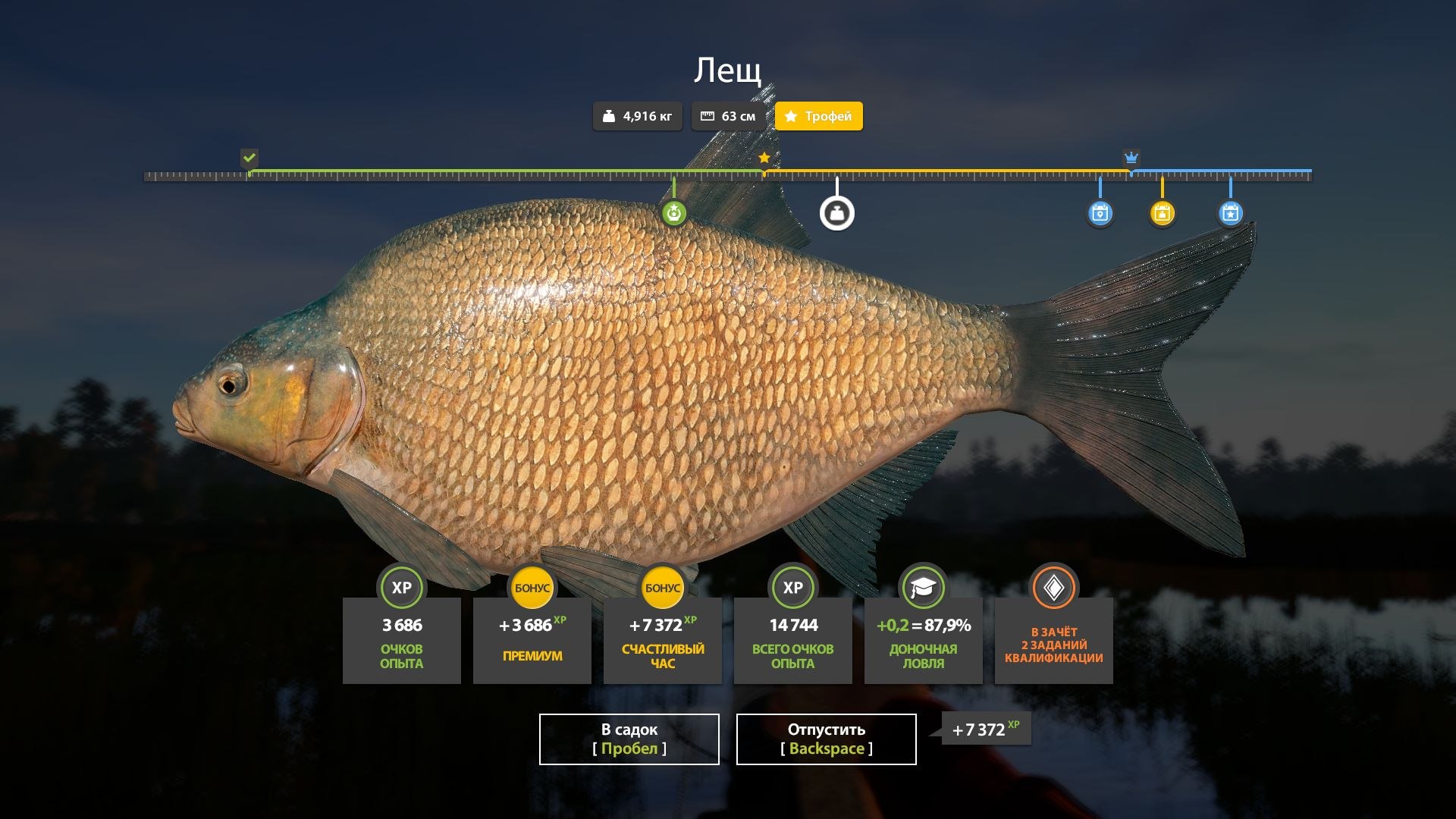Click the Премиум bonus XP tile
The height and width of the screenshot is (819, 1456).
click(532, 640)
